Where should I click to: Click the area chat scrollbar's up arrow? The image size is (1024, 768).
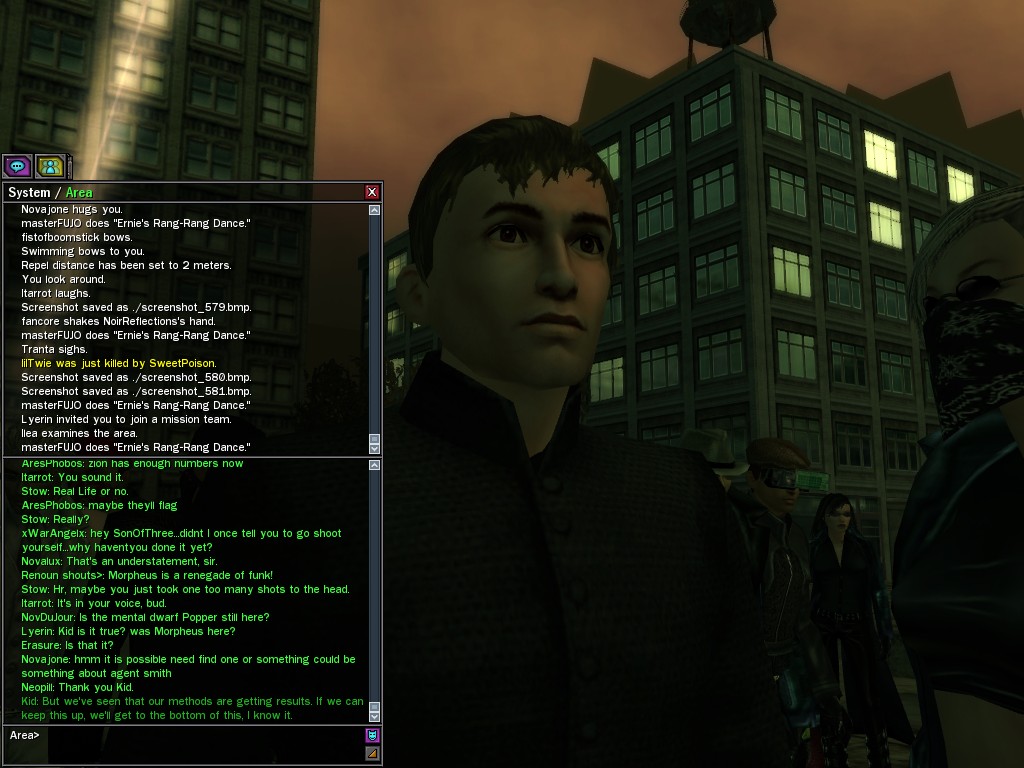(x=375, y=465)
